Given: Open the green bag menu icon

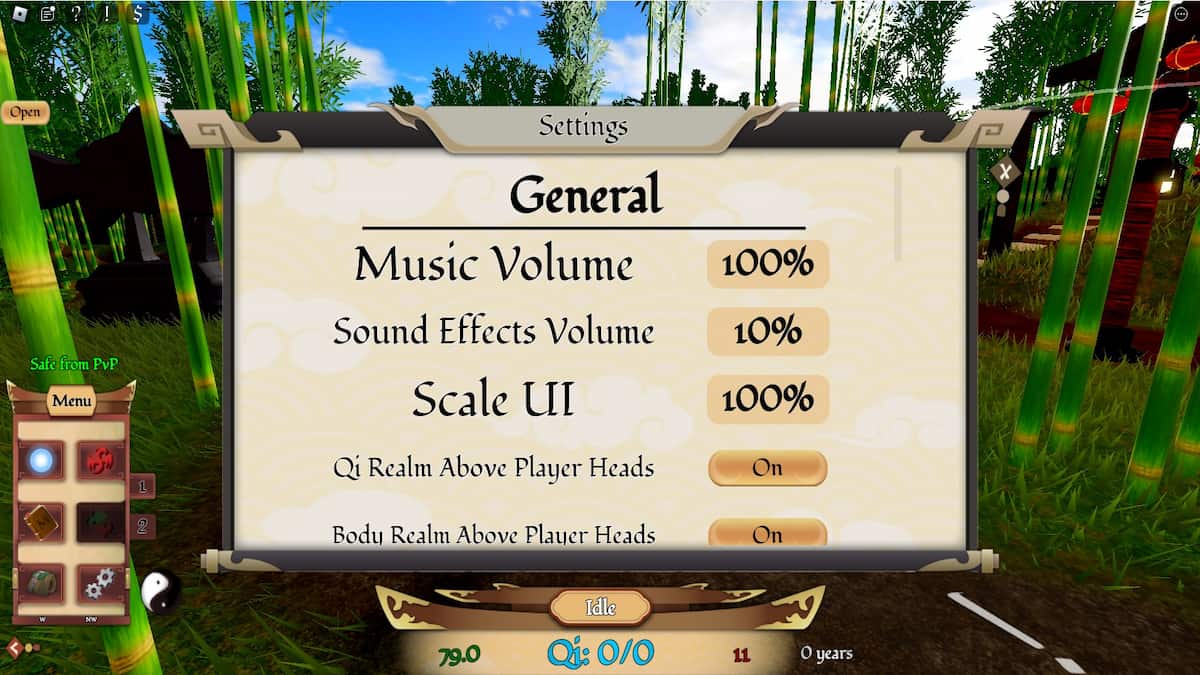Looking at the screenshot, I should click(42, 583).
